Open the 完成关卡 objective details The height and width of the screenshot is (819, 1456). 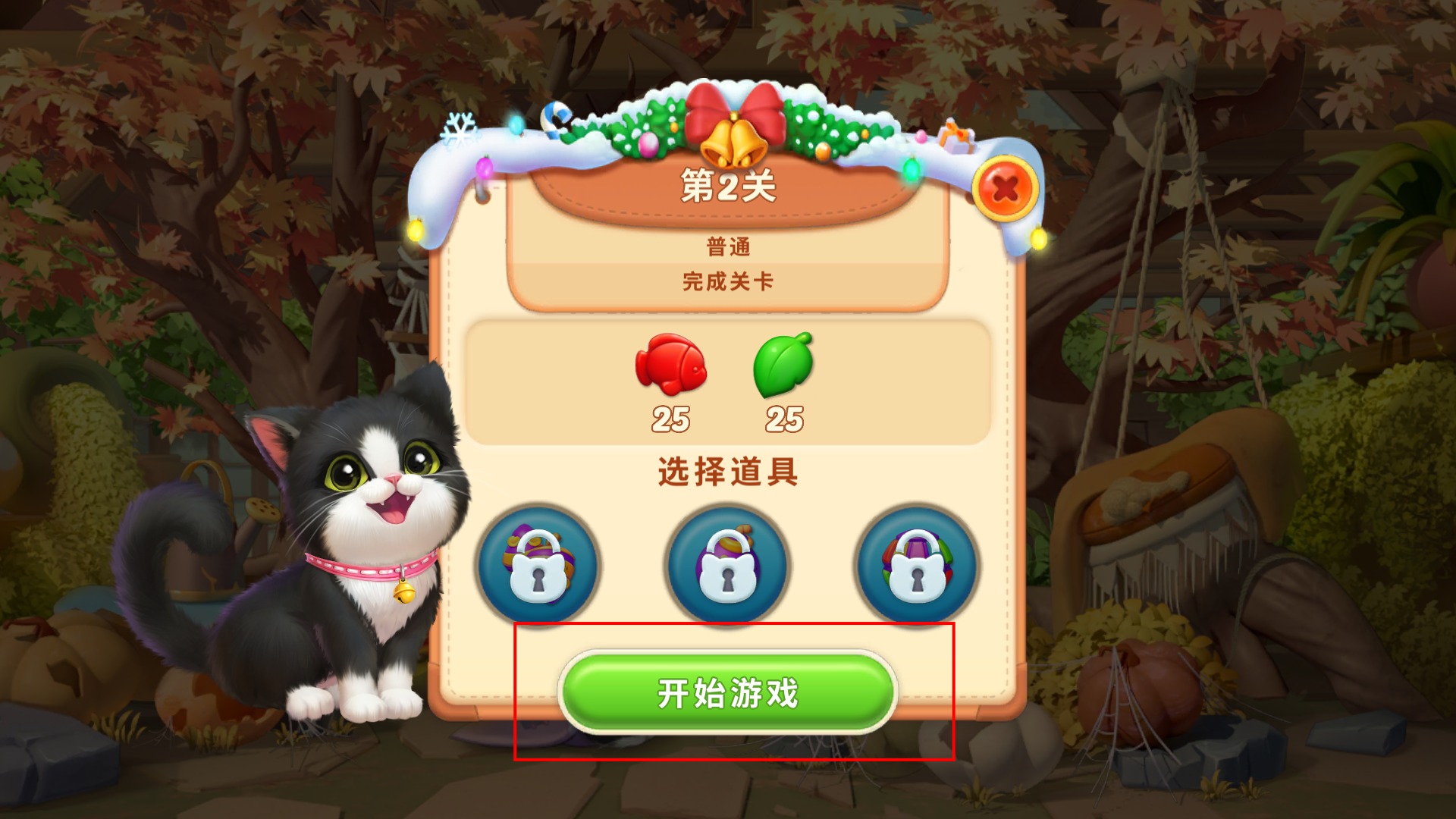[x=727, y=281]
